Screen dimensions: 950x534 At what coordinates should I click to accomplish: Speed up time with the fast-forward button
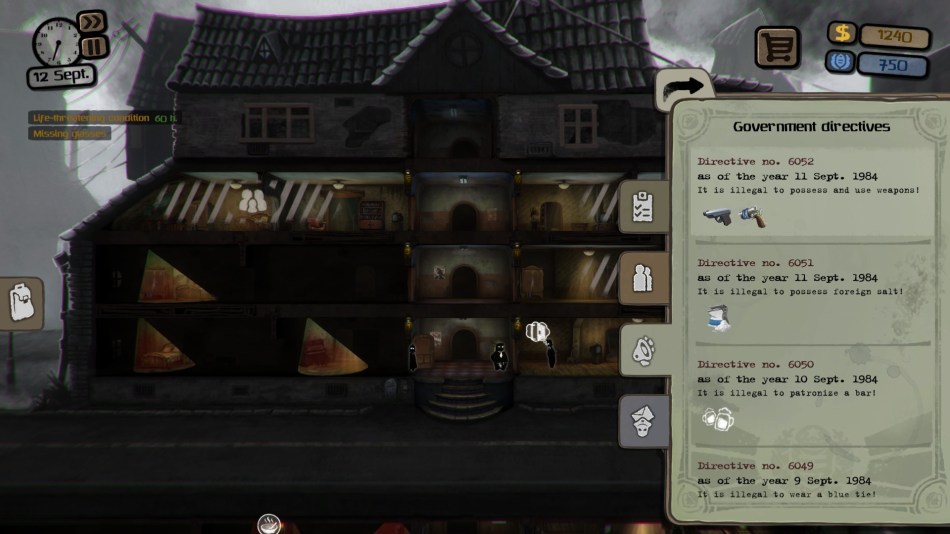(91, 22)
